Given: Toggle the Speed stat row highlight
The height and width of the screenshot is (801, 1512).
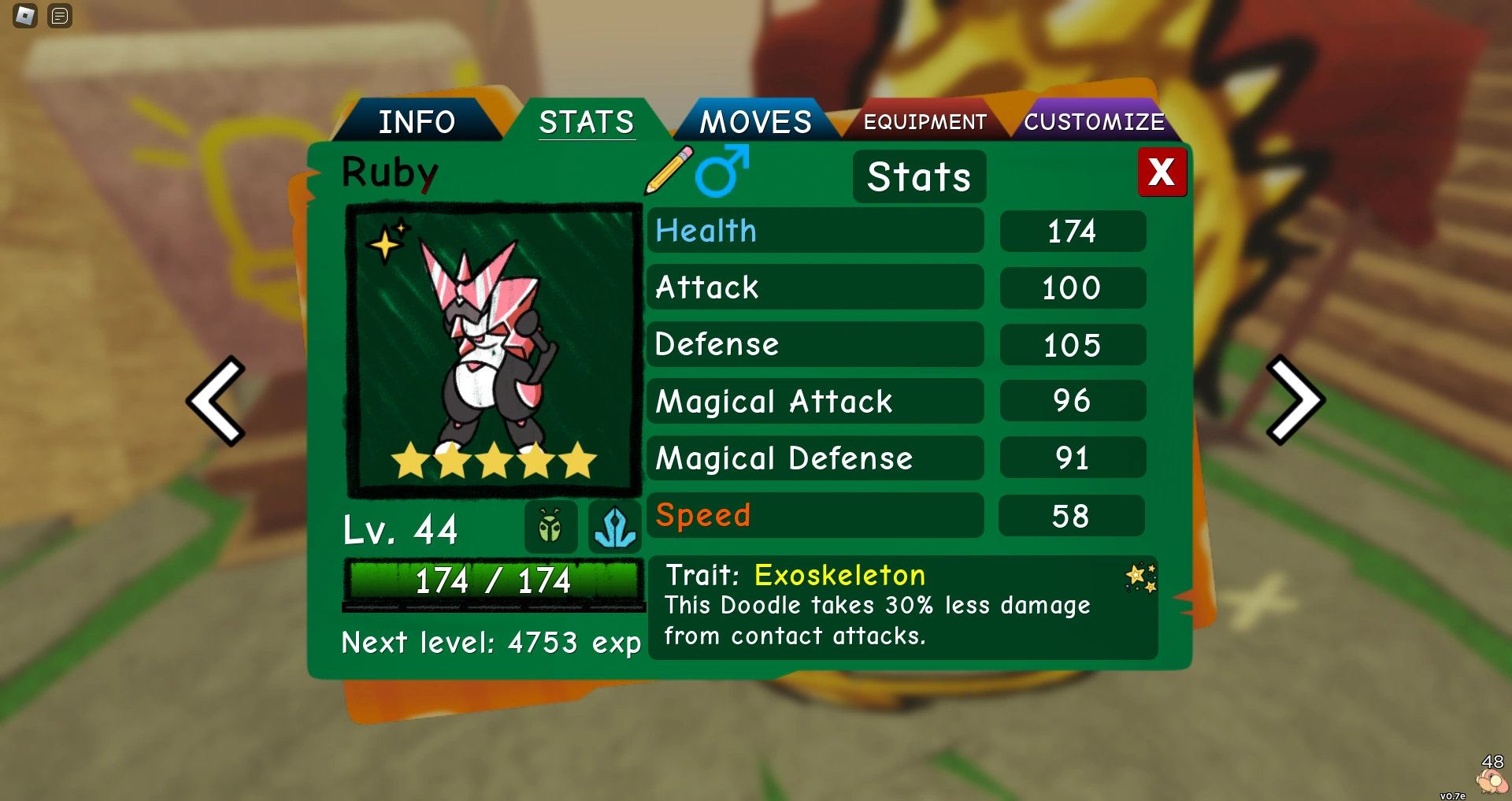Looking at the screenshot, I should (x=815, y=515).
